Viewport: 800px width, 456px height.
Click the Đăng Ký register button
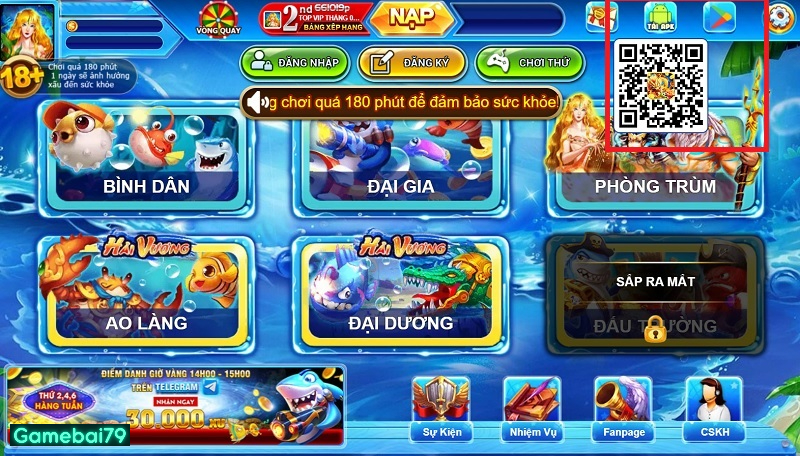(x=411, y=63)
